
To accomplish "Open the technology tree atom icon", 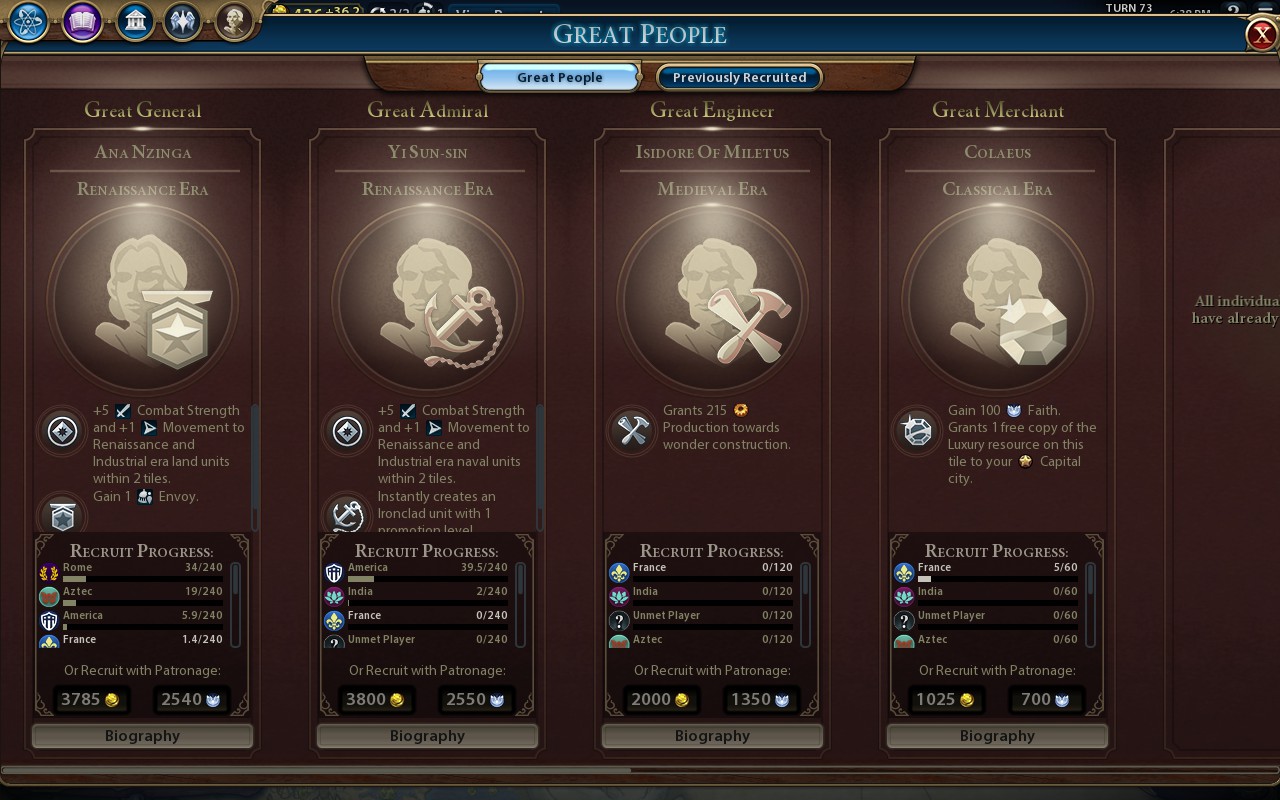I will pyautogui.click(x=29, y=22).
